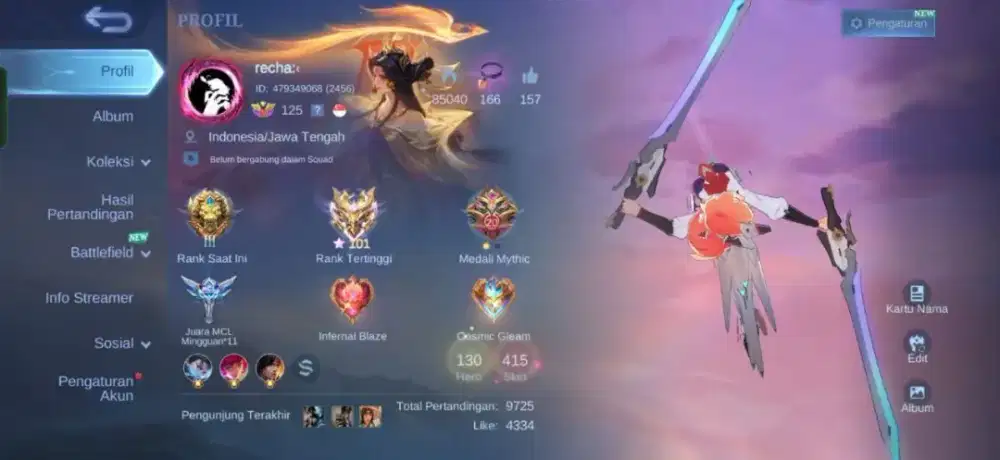Screen dimensions: 1000x460
Task: Go back using the return arrow
Action: point(108,19)
